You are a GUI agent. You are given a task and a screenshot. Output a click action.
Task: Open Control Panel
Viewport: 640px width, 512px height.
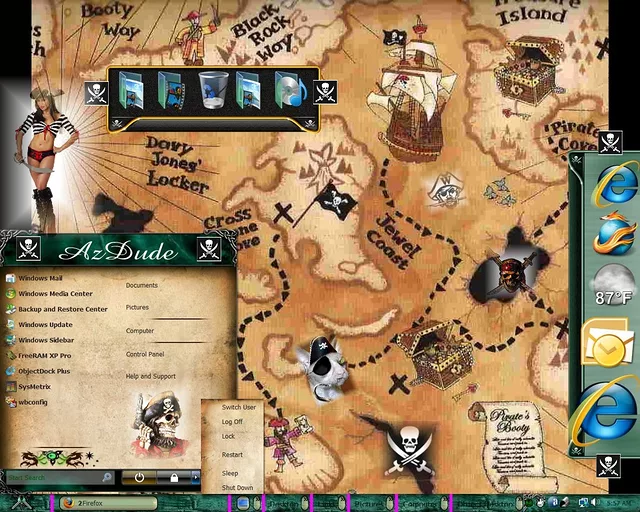tap(145, 354)
